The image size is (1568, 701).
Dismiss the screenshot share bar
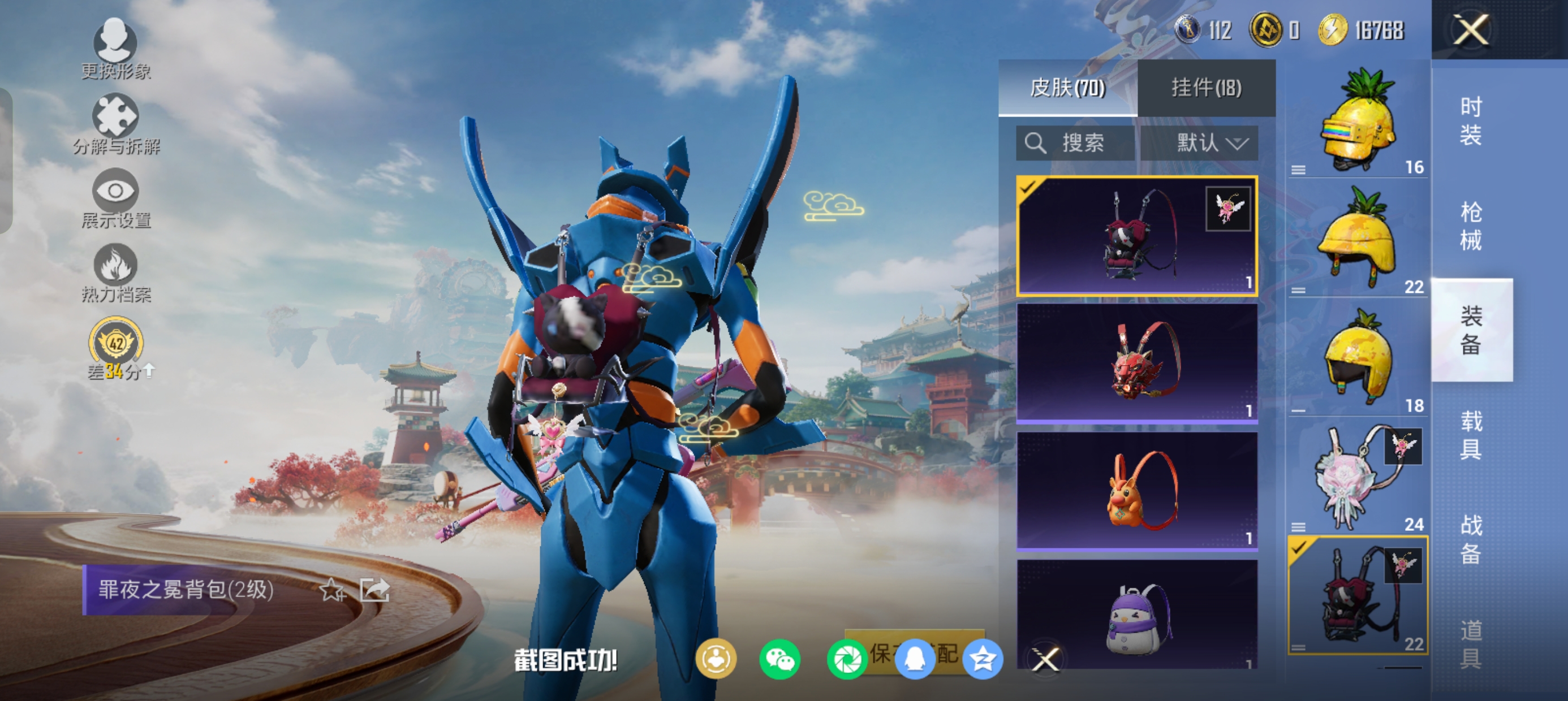tap(1046, 659)
